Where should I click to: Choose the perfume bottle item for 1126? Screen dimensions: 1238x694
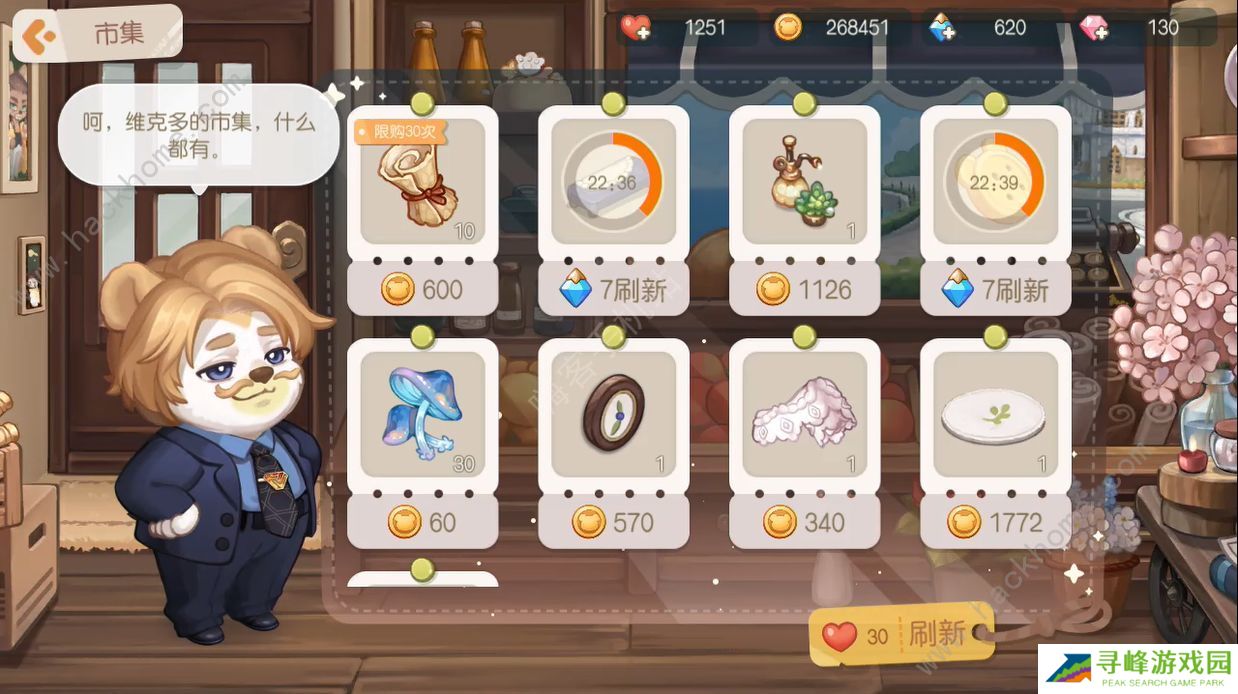coord(804,290)
